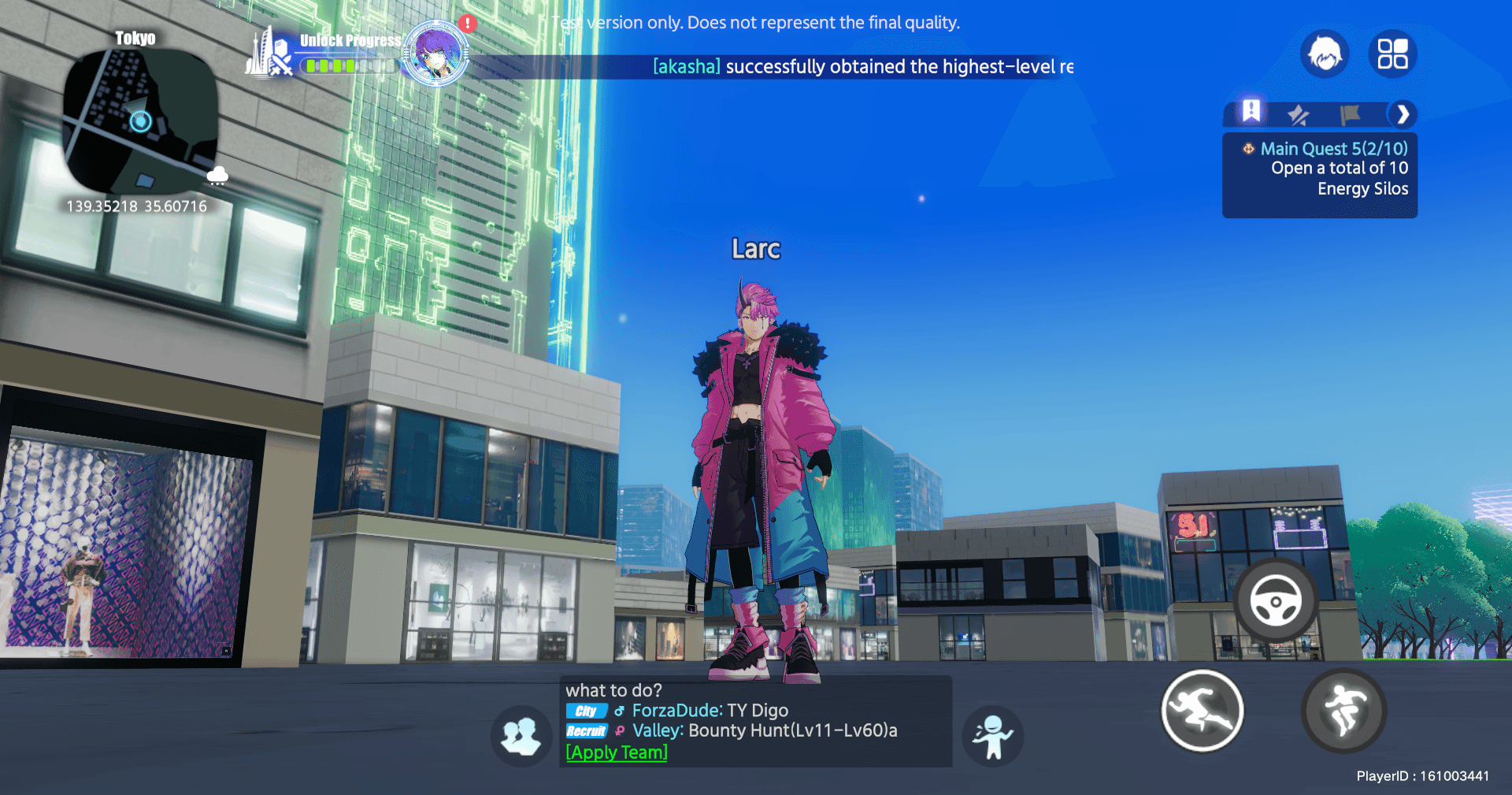The image size is (1512, 795).
Task: Open the chat box at ForzaDude's message
Action: (710, 711)
